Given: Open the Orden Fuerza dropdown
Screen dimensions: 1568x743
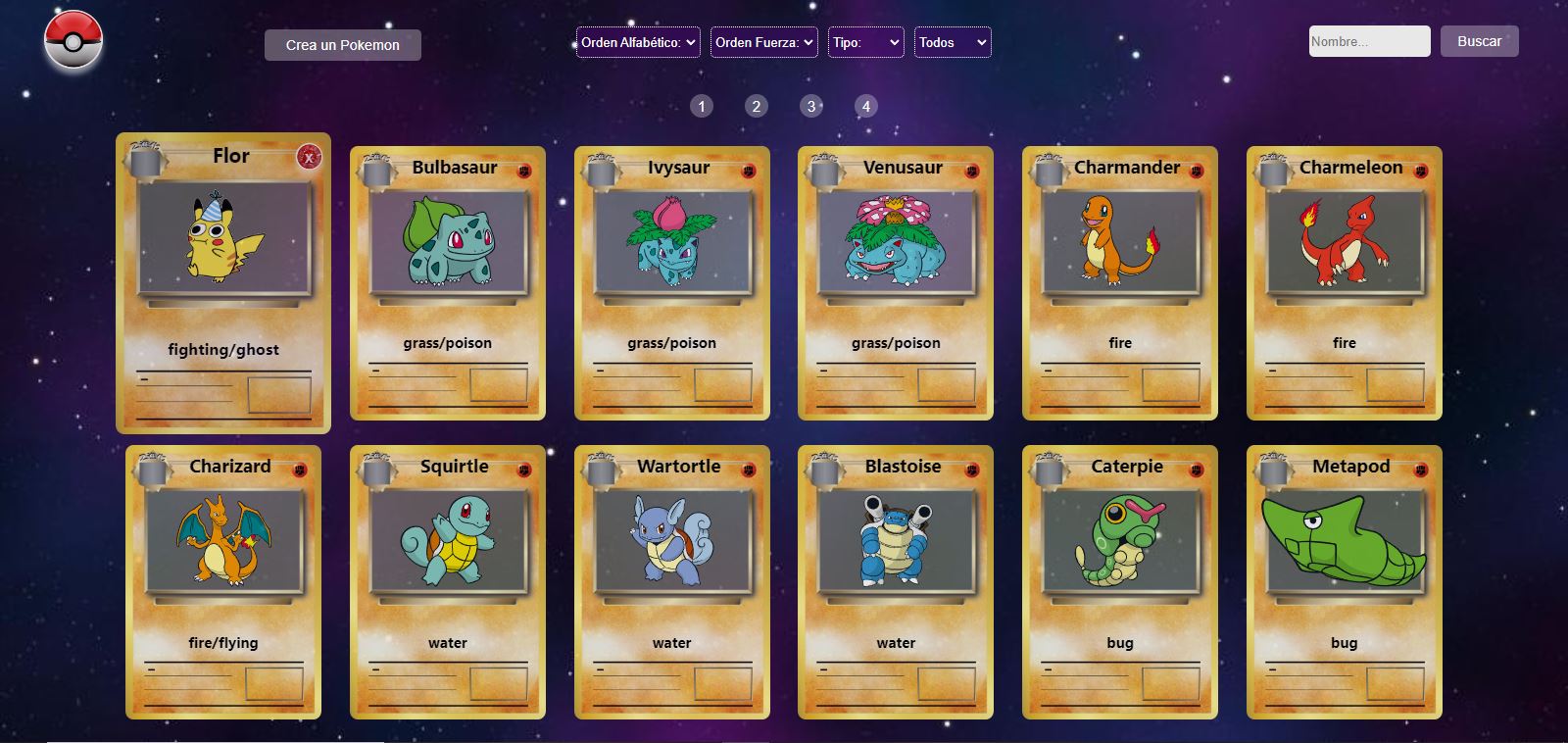Looking at the screenshot, I should point(763,42).
